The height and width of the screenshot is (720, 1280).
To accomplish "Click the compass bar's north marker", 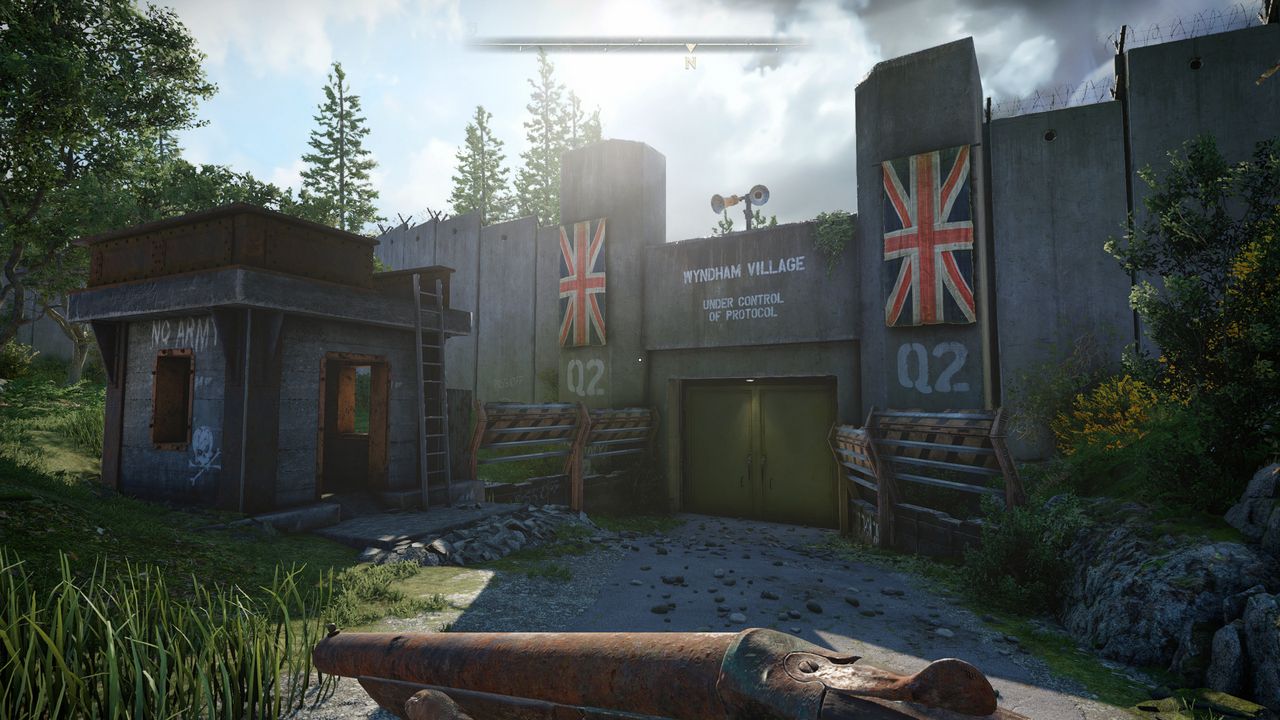I will click(x=690, y=61).
